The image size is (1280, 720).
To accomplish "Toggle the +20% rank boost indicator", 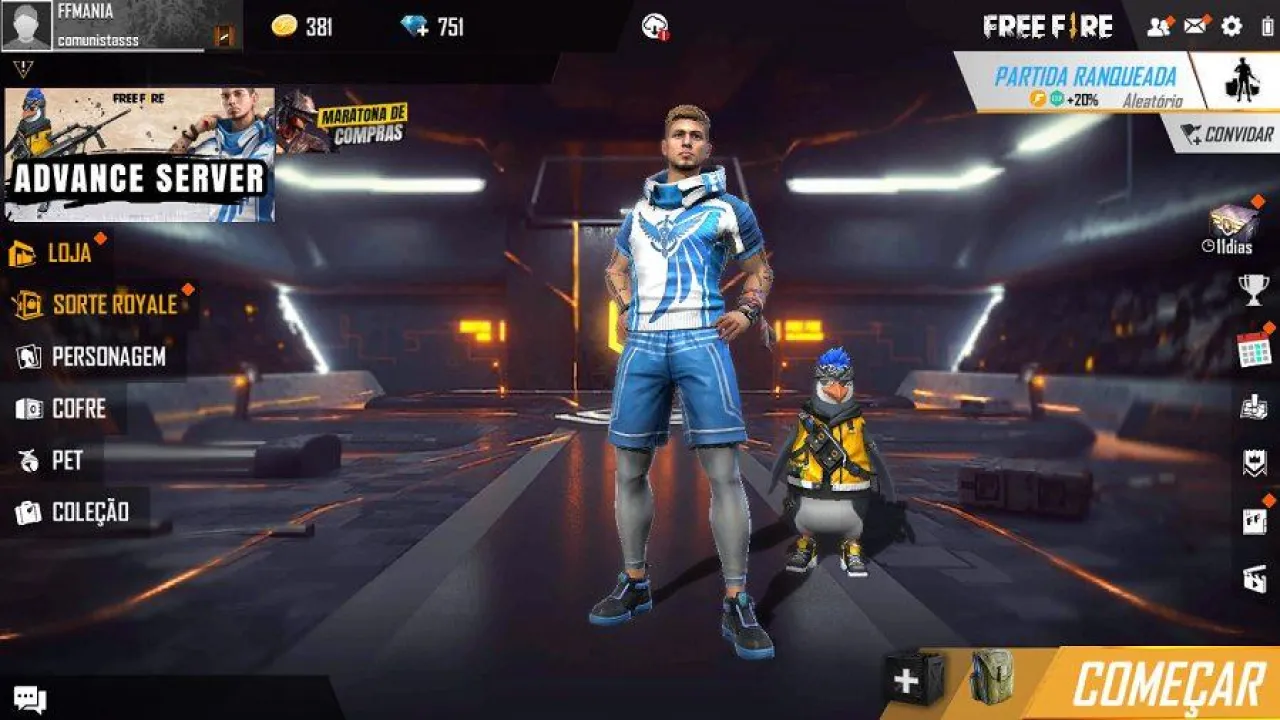I will [x=1066, y=99].
